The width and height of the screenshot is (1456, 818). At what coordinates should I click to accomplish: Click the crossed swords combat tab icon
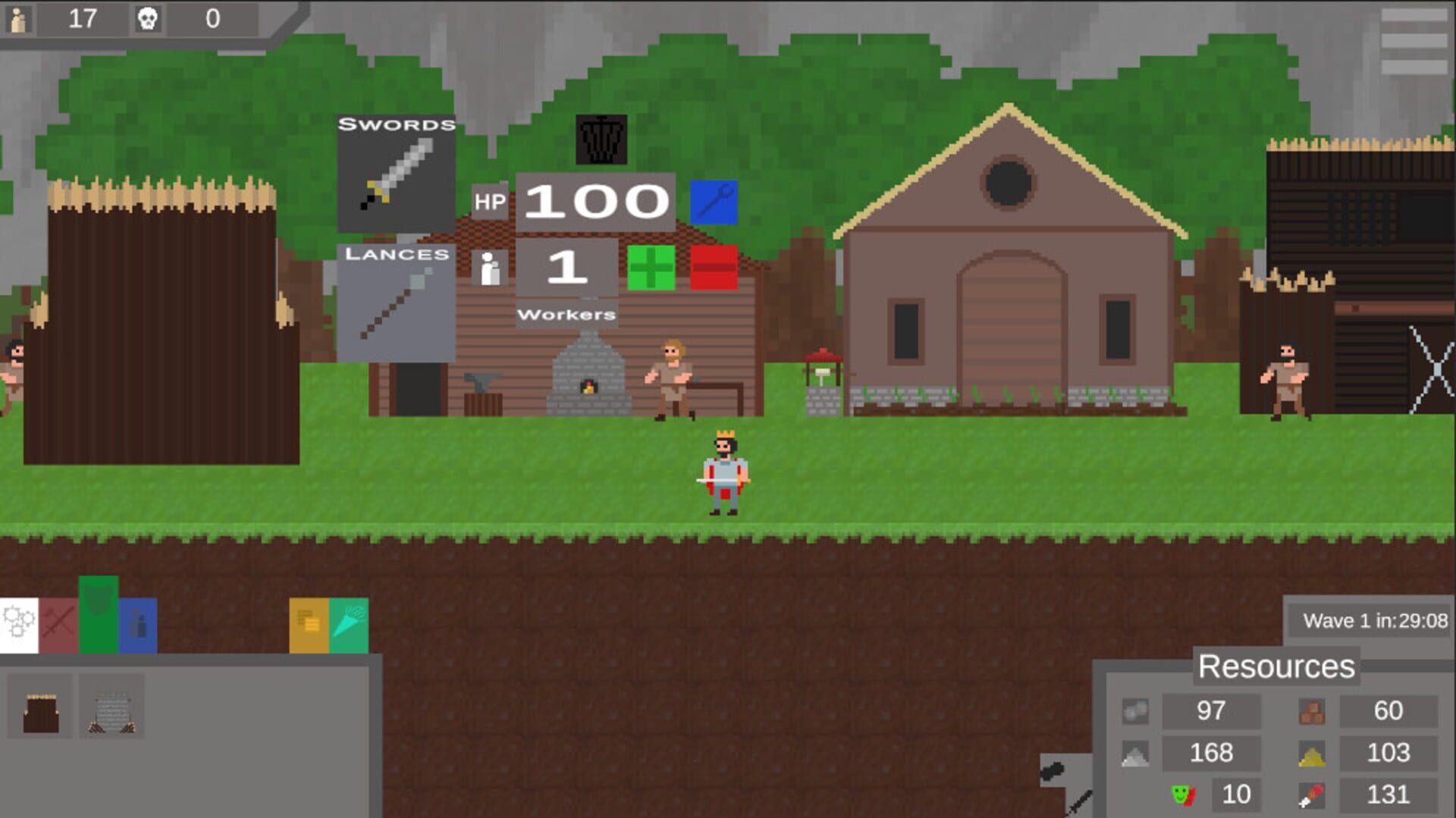59,623
